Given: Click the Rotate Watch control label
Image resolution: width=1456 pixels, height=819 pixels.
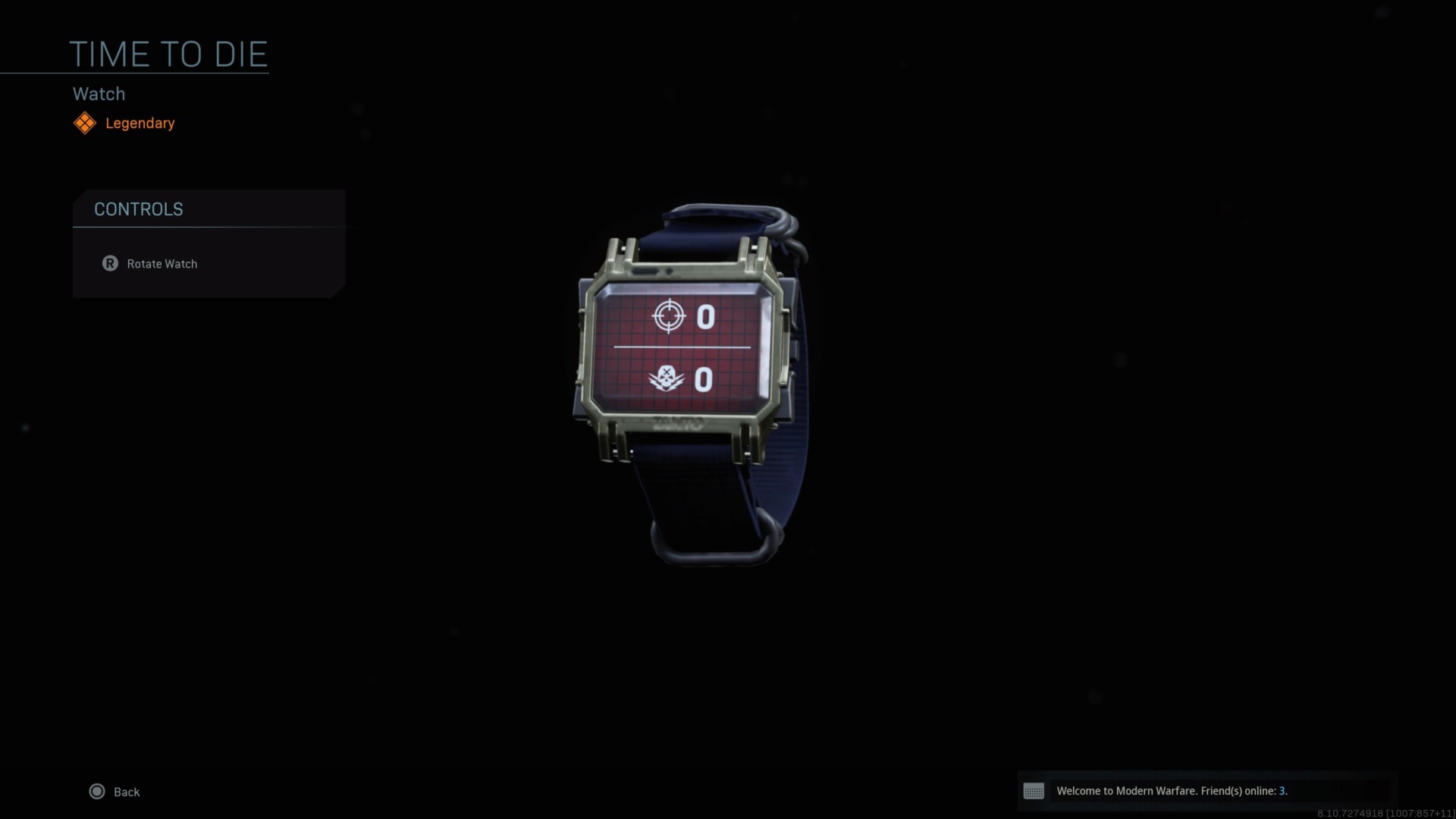Looking at the screenshot, I should point(162,263).
